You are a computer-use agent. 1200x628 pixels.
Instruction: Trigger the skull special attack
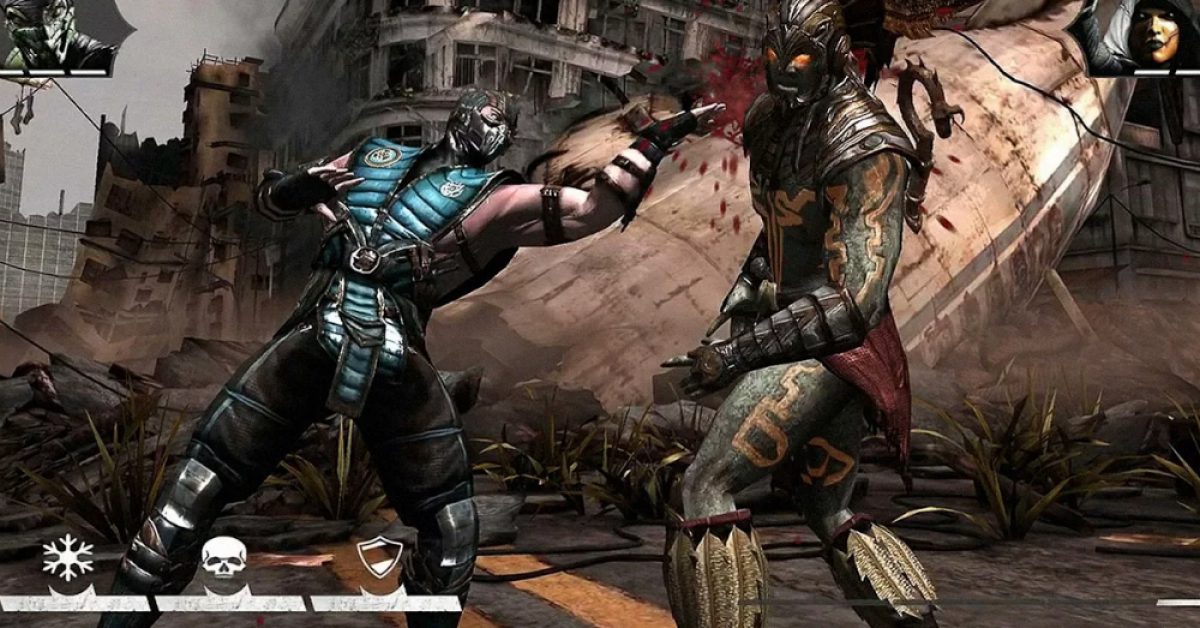click(223, 559)
